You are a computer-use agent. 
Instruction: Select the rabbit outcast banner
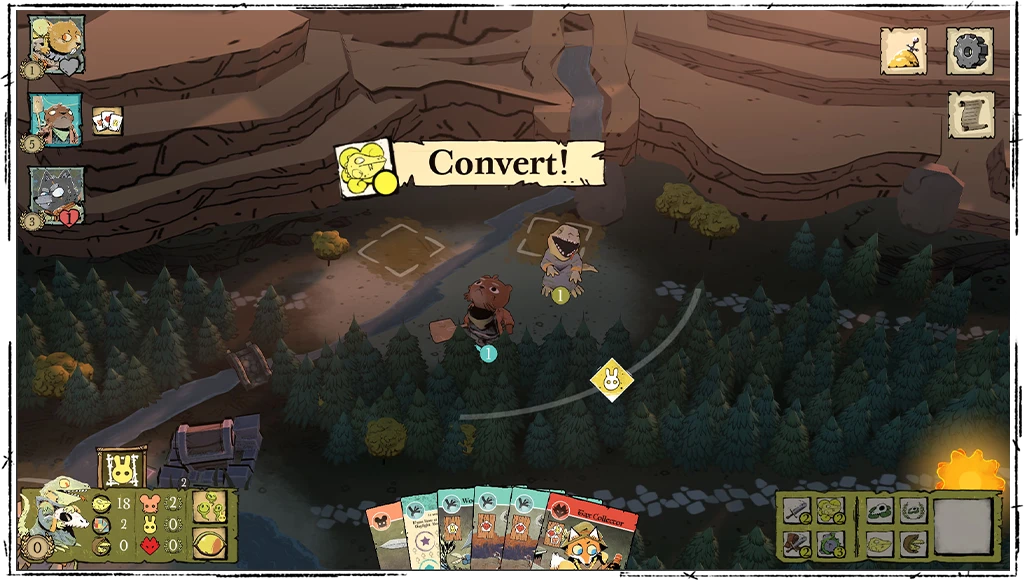[x=122, y=469]
